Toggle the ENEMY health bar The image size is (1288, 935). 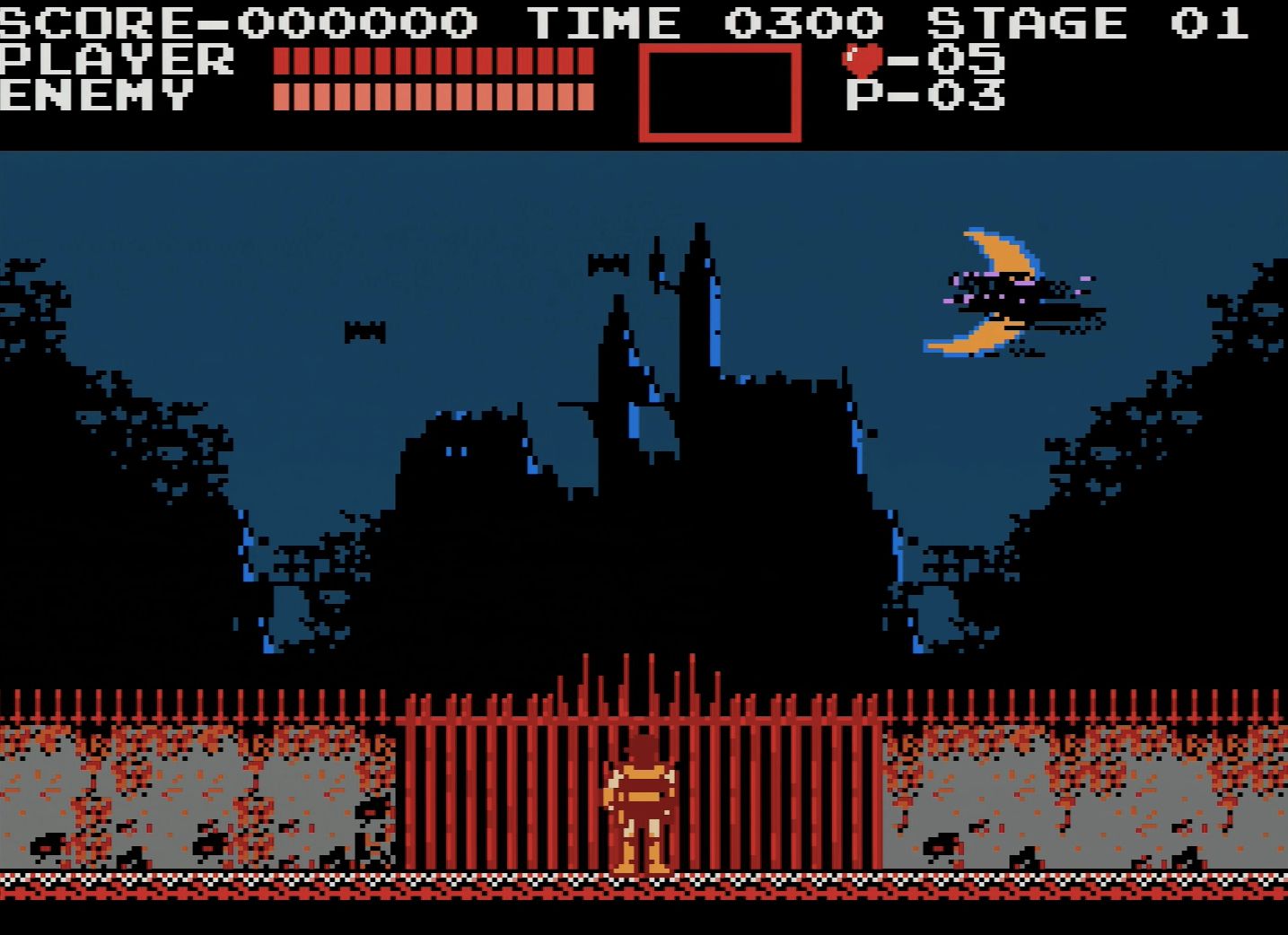click(435, 93)
